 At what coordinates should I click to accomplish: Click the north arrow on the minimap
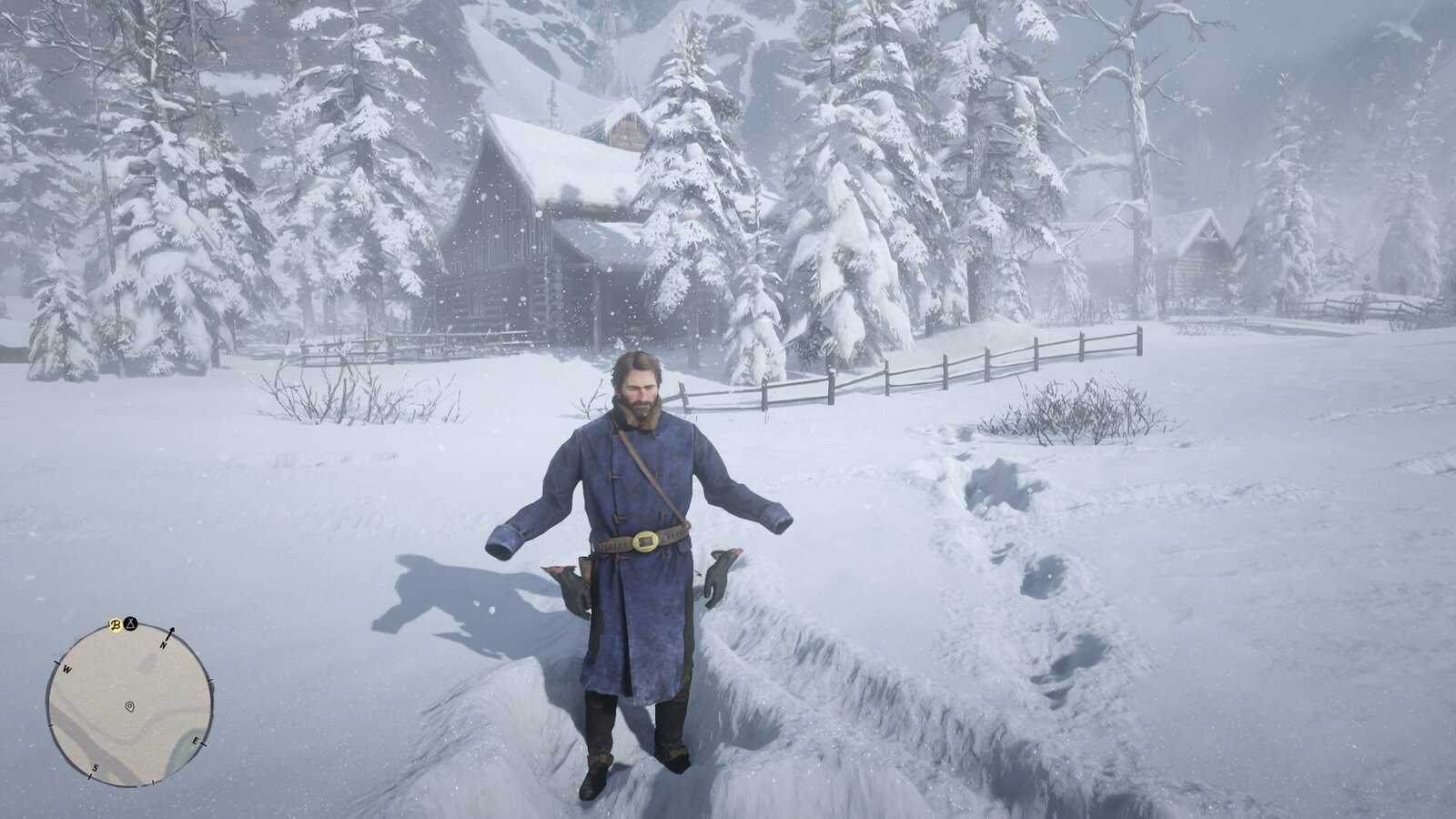tap(169, 634)
